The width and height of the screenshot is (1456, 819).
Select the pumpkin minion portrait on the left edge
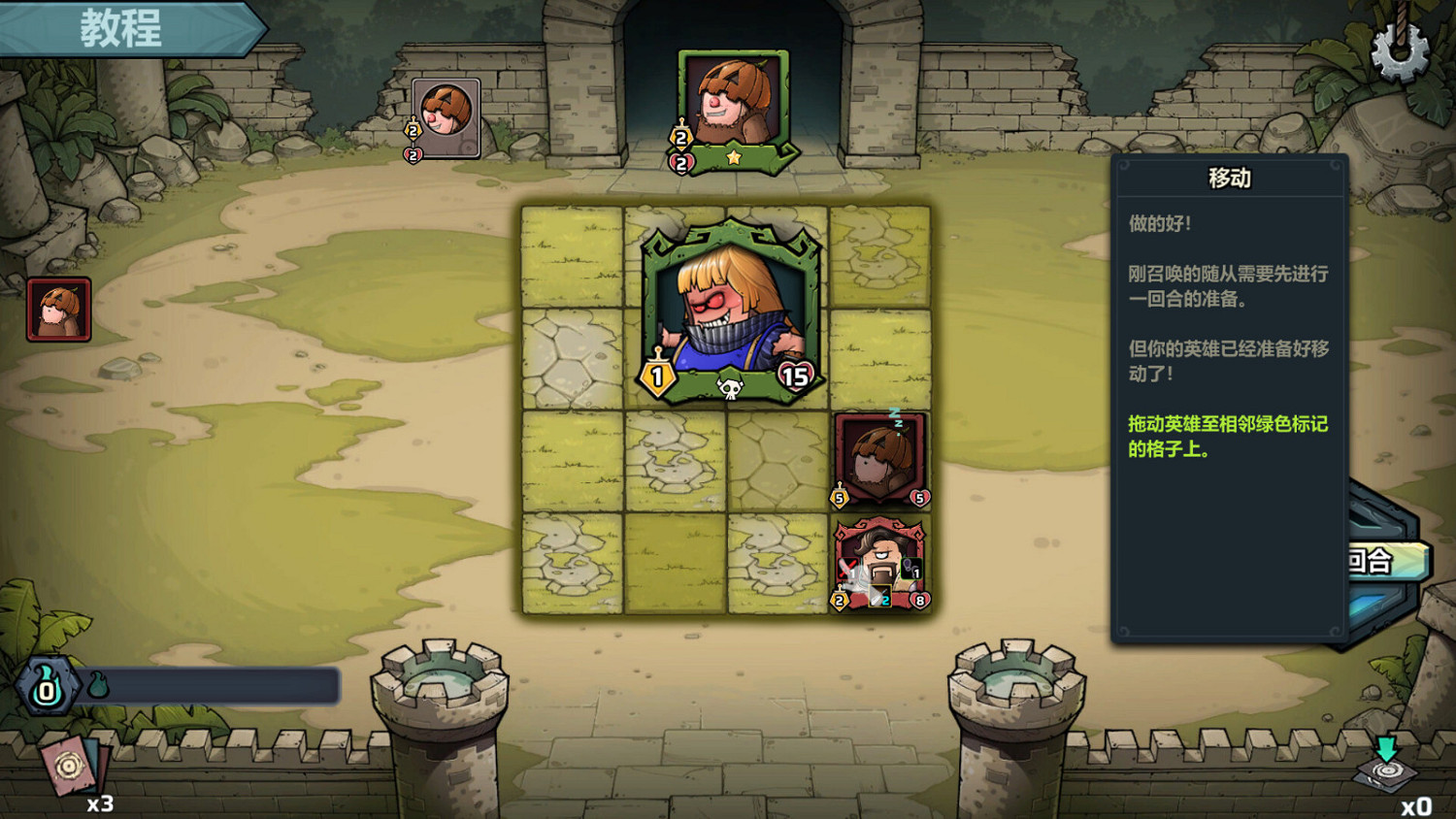pos(55,310)
